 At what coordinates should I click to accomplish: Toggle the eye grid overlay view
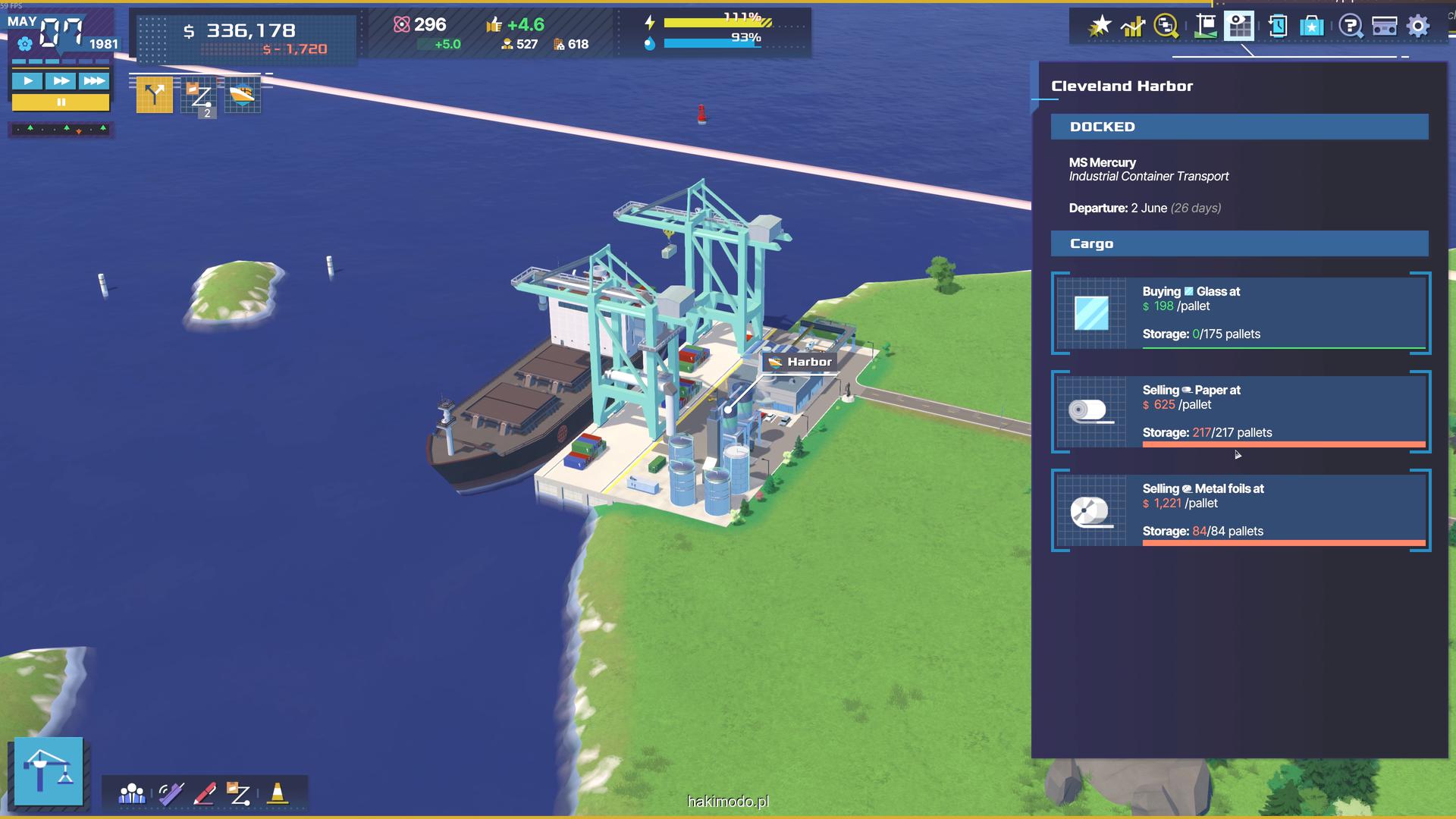click(x=1239, y=27)
